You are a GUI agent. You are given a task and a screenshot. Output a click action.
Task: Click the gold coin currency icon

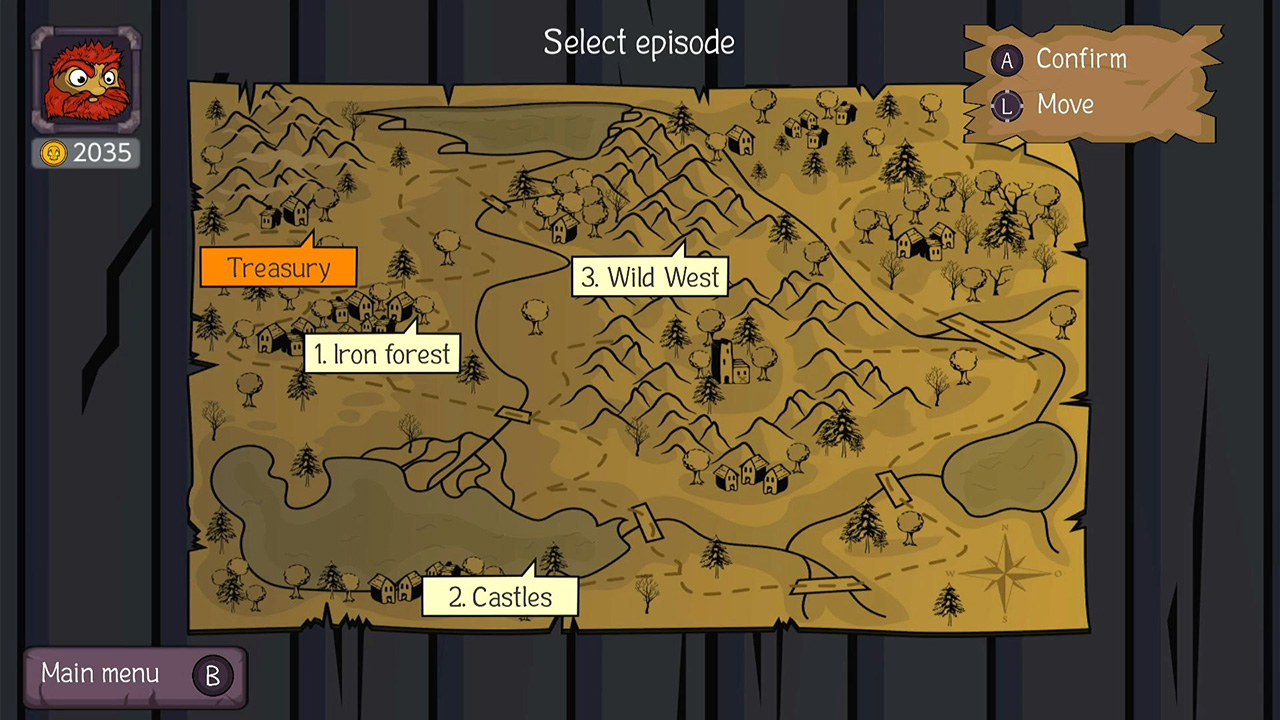(x=53, y=153)
